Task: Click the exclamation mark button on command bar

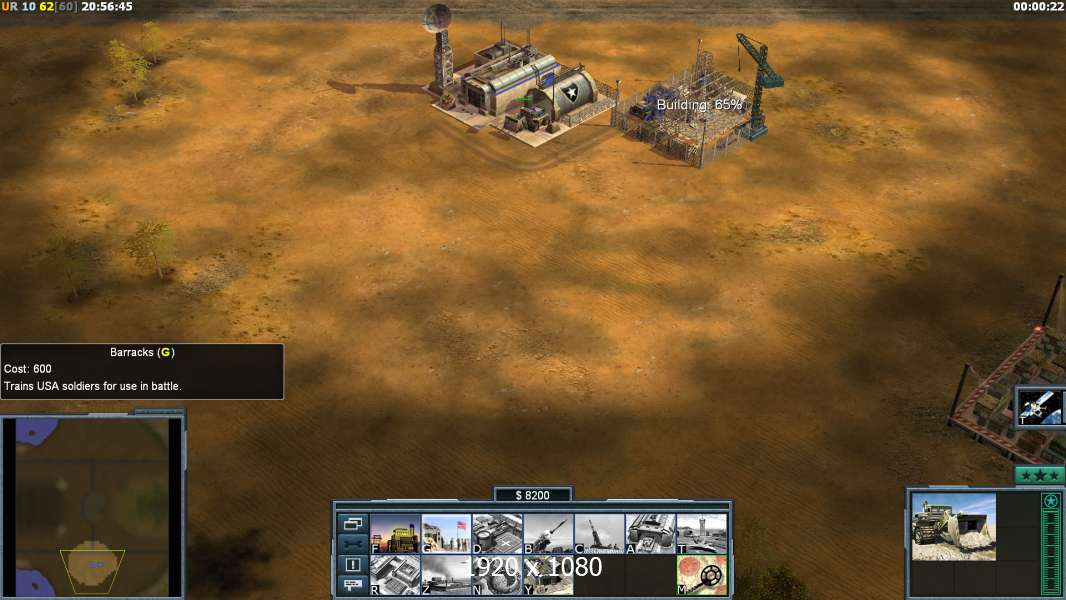Action: click(x=353, y=565)
